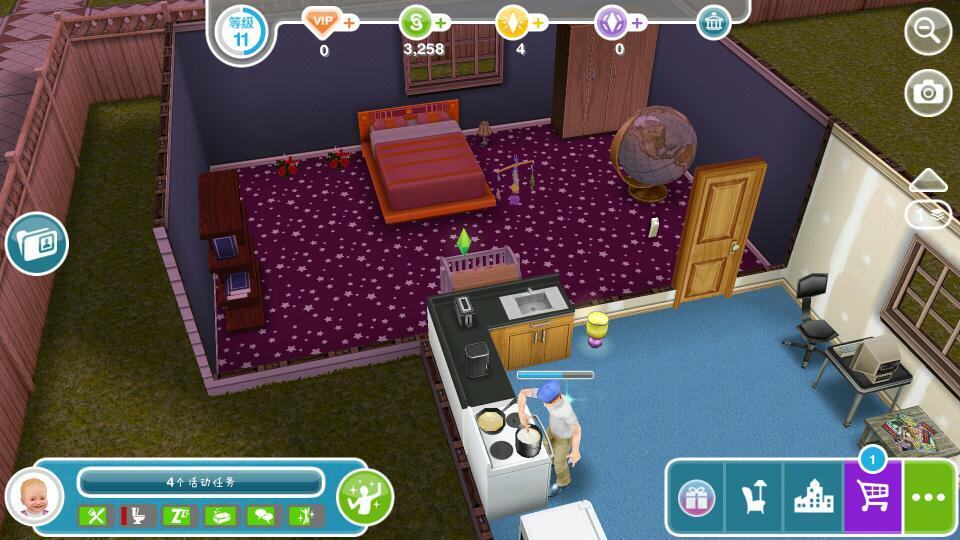Open the Sim contacts album side button
Image resolution: width=960 pixels, height=540 pixels.
tap(37, 243)
